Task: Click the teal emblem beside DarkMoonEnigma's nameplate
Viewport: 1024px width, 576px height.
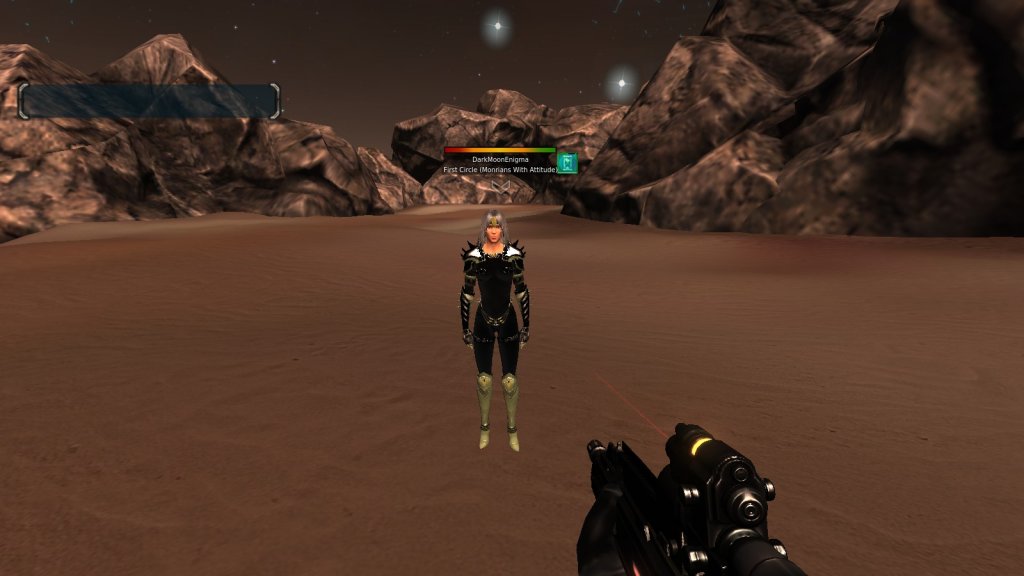Action: coord(567,163)
